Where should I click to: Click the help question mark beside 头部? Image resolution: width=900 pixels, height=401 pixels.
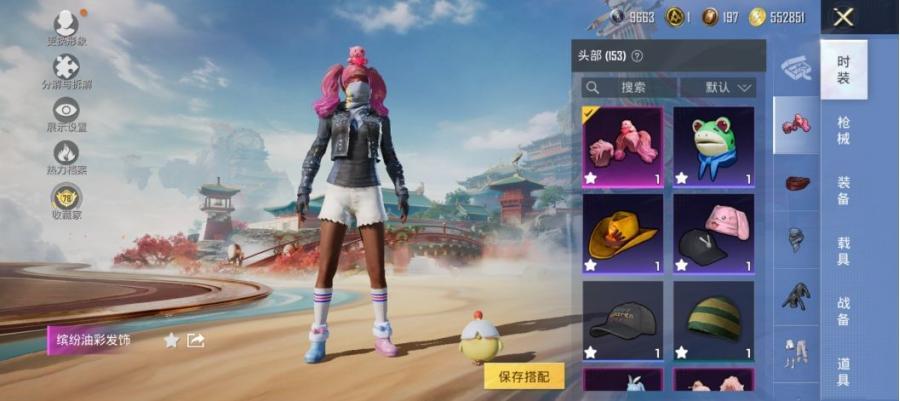click(637, 56)
